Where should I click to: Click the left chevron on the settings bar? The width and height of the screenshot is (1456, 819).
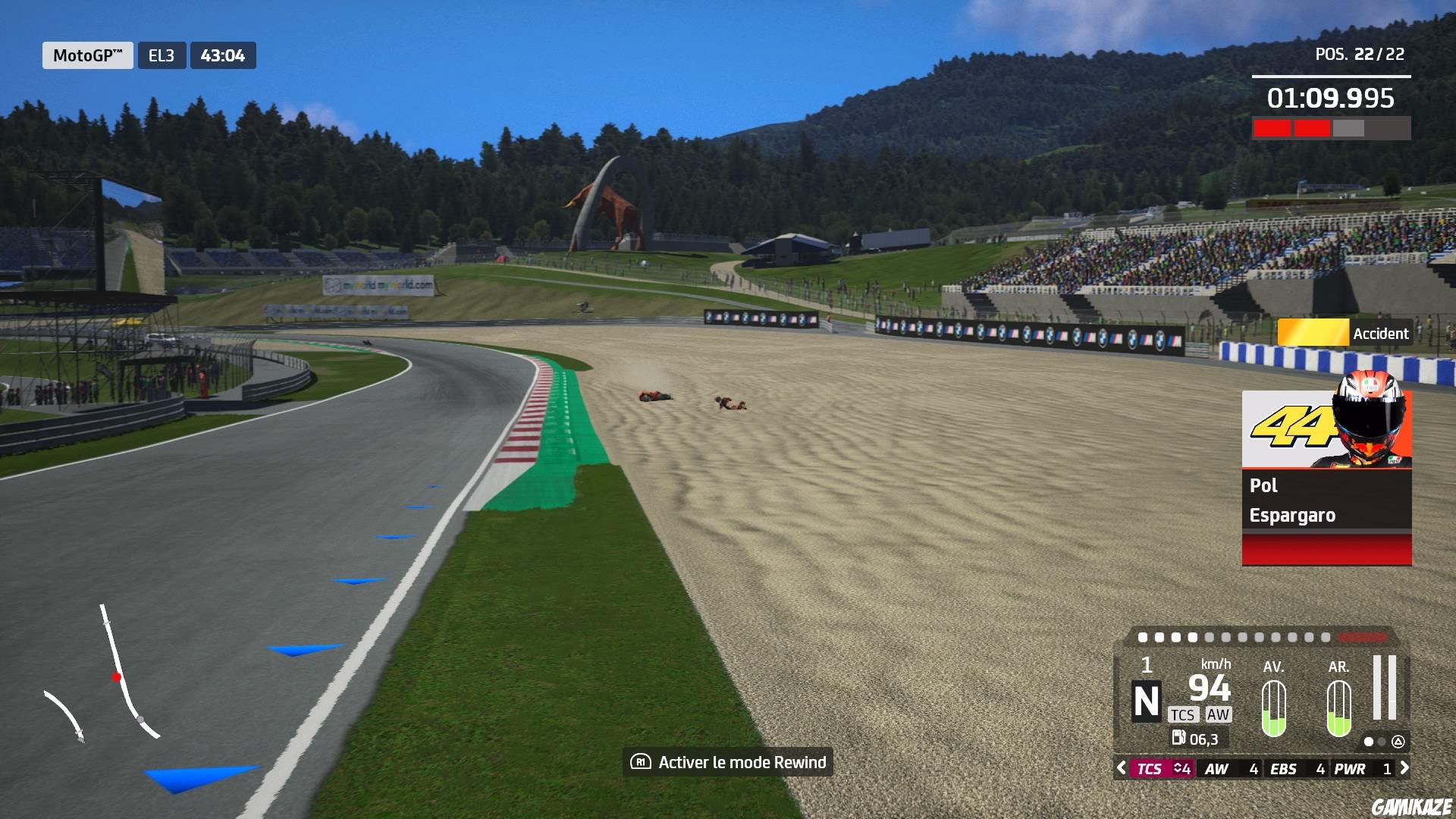[x=1122, y=768]
